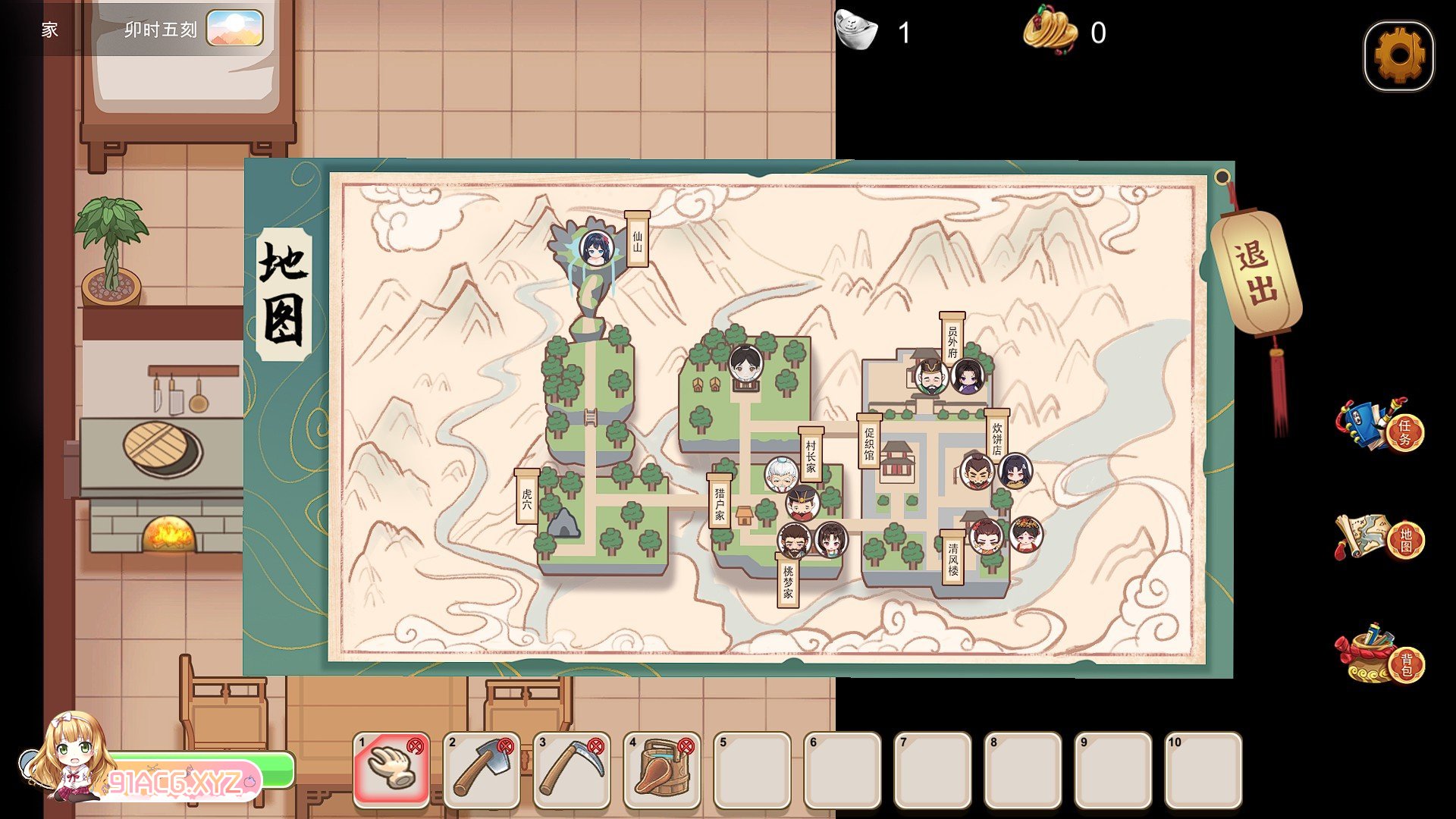Screen dimensions: 1456x819
Task: Open the 背包 backpack inventory
Action: pos(1380,654)
